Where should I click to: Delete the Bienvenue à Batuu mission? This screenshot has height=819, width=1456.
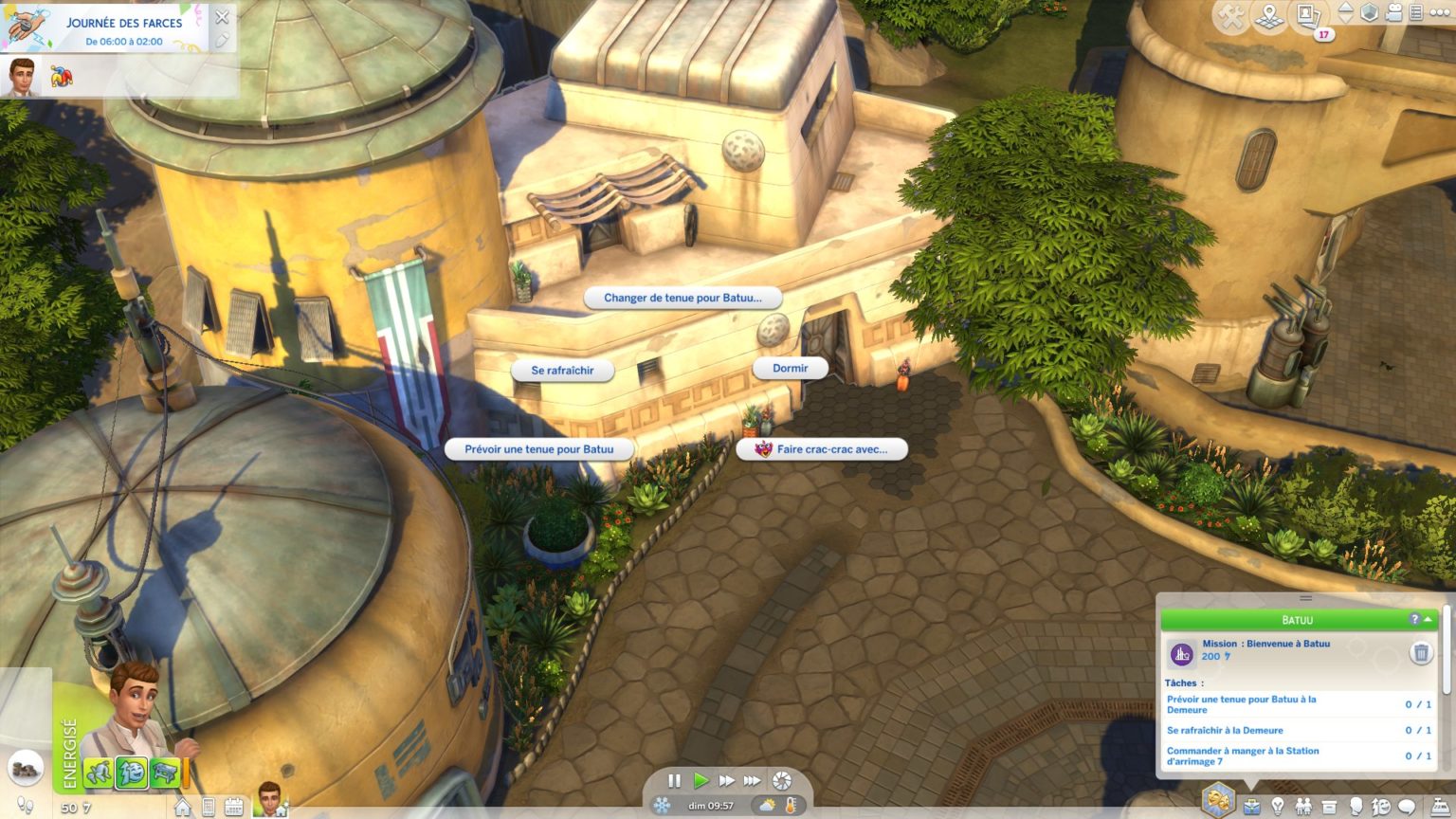point(1420,652)
